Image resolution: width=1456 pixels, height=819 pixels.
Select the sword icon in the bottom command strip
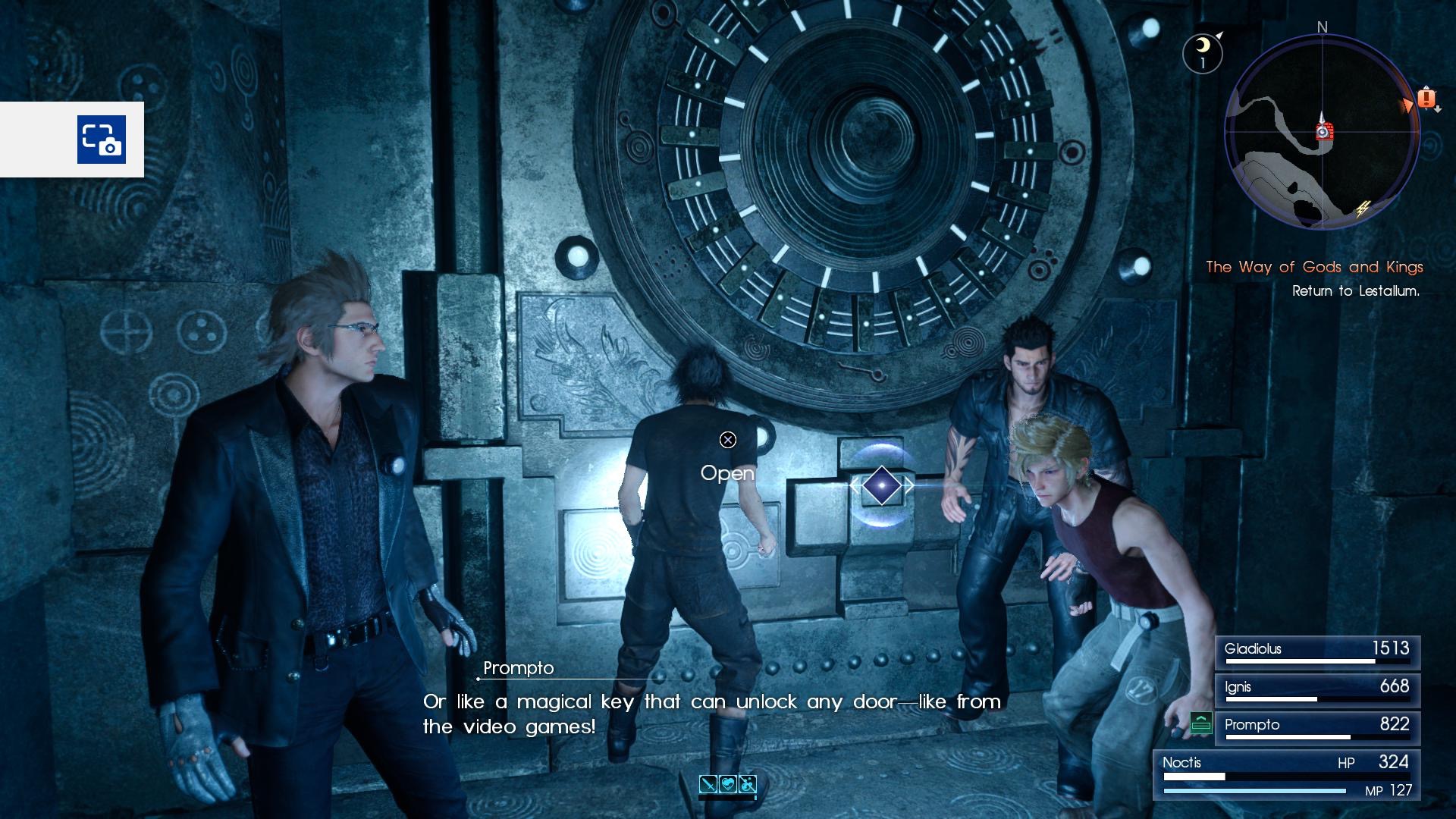pyautogui.click(x=708, y=784)
